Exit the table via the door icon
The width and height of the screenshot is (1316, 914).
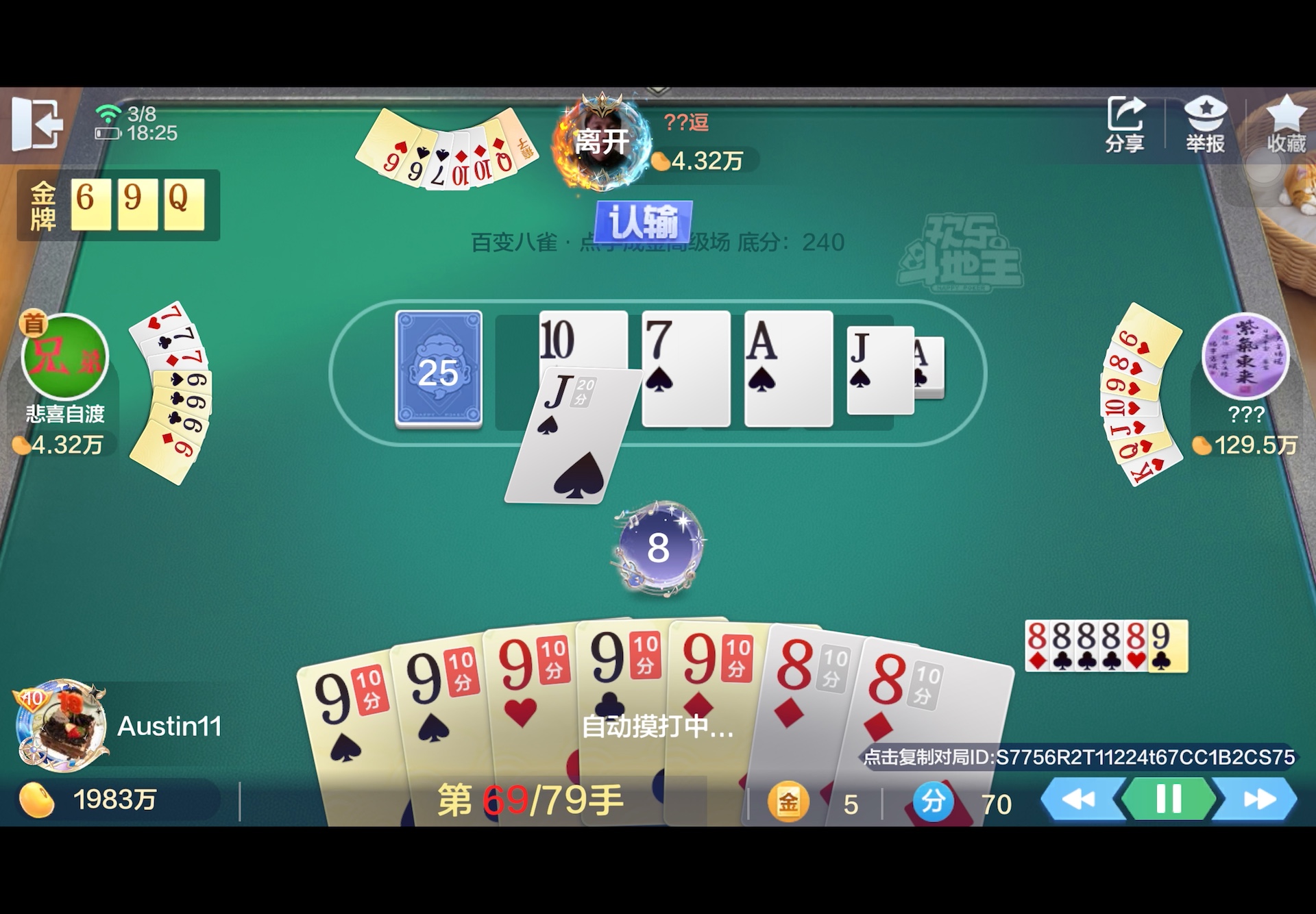(x=39, y=123)
